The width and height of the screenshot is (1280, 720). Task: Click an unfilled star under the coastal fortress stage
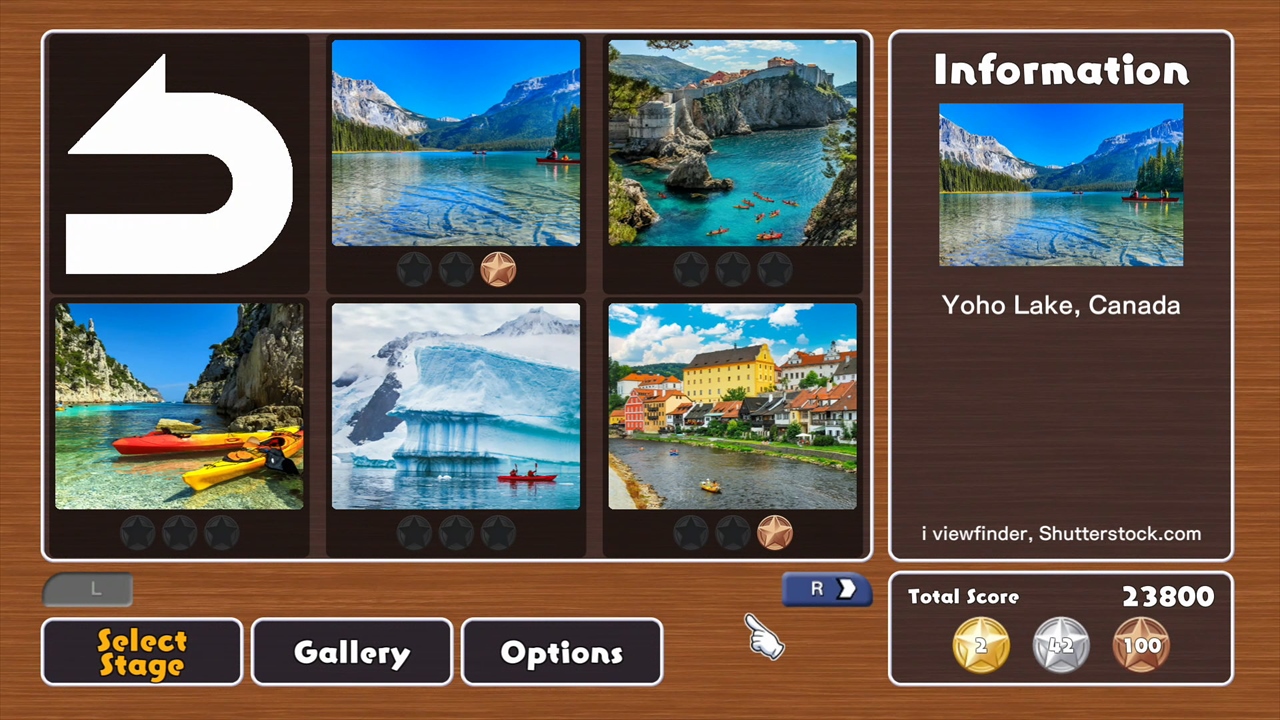click(x=691, y=267)
